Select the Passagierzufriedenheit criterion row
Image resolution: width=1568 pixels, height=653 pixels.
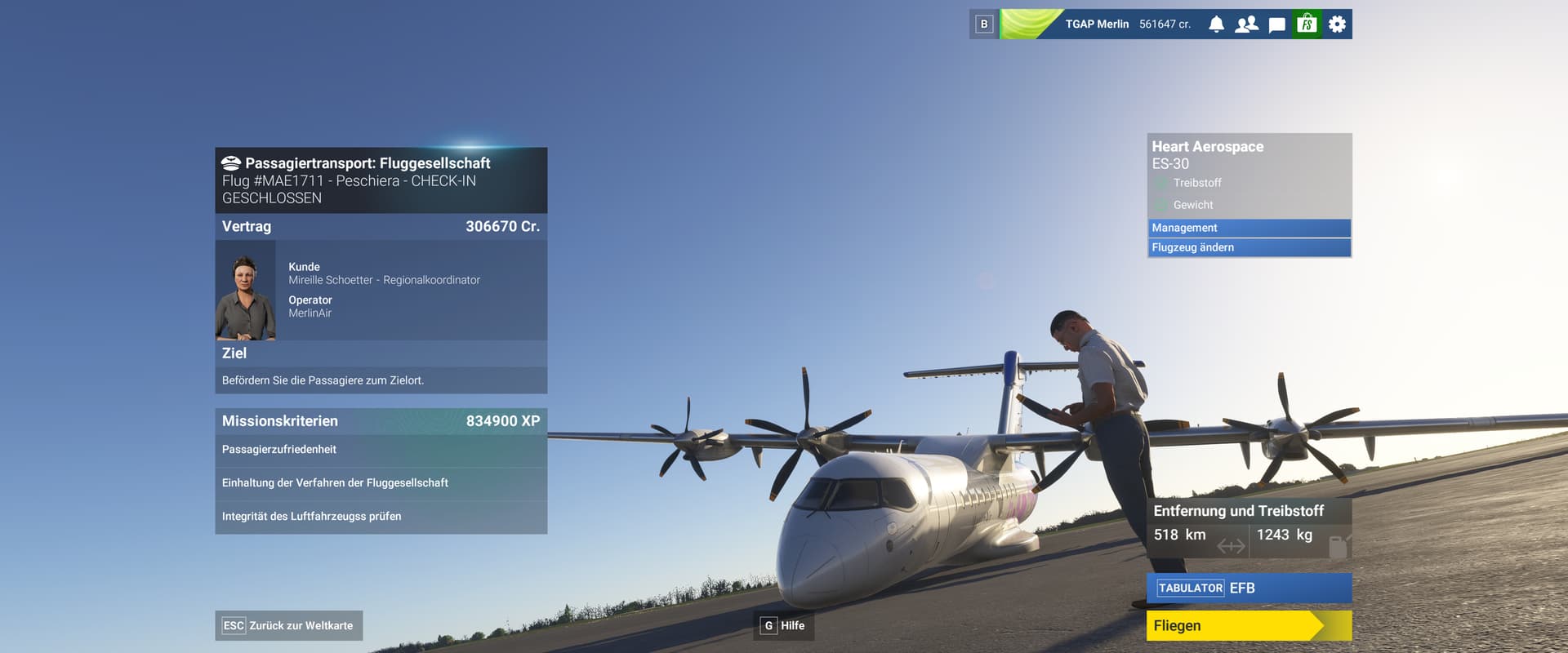[381, 450]
